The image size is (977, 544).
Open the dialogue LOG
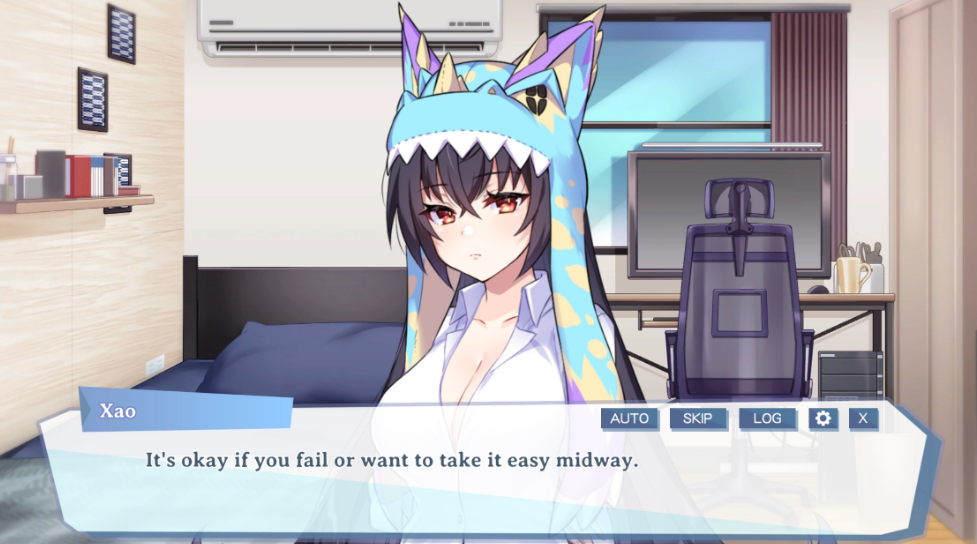click(767, 418)
